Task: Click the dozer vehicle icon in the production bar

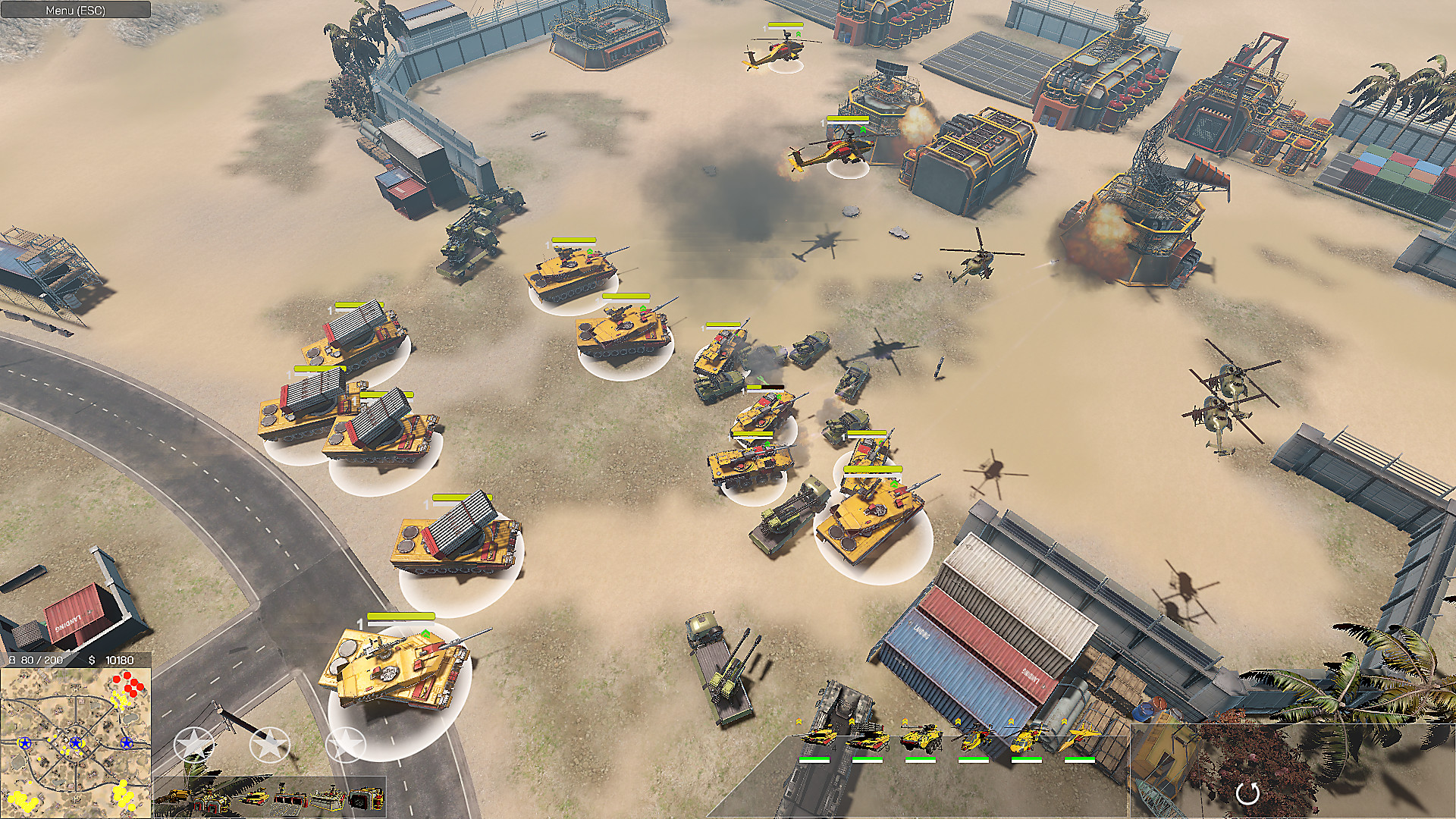Action: [x=178, y=794]
